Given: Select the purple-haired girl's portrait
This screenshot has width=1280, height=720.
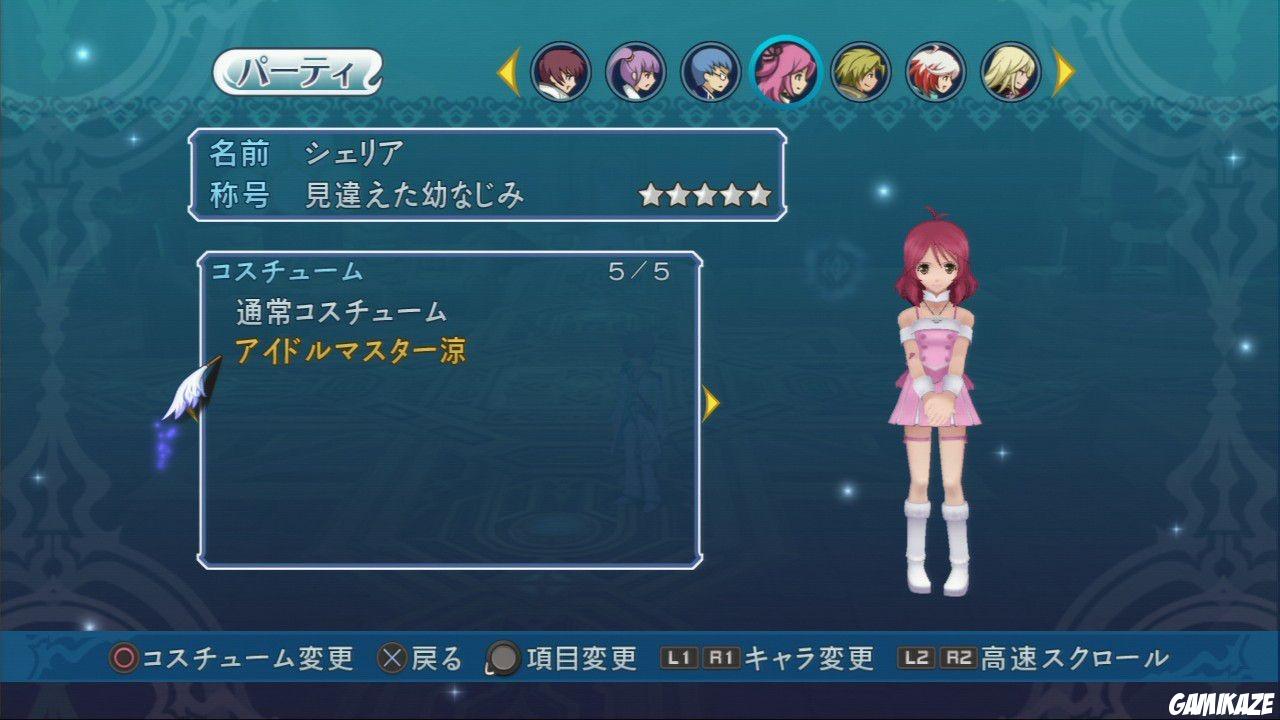Looking at the screenshot, I should click(636, 72).
